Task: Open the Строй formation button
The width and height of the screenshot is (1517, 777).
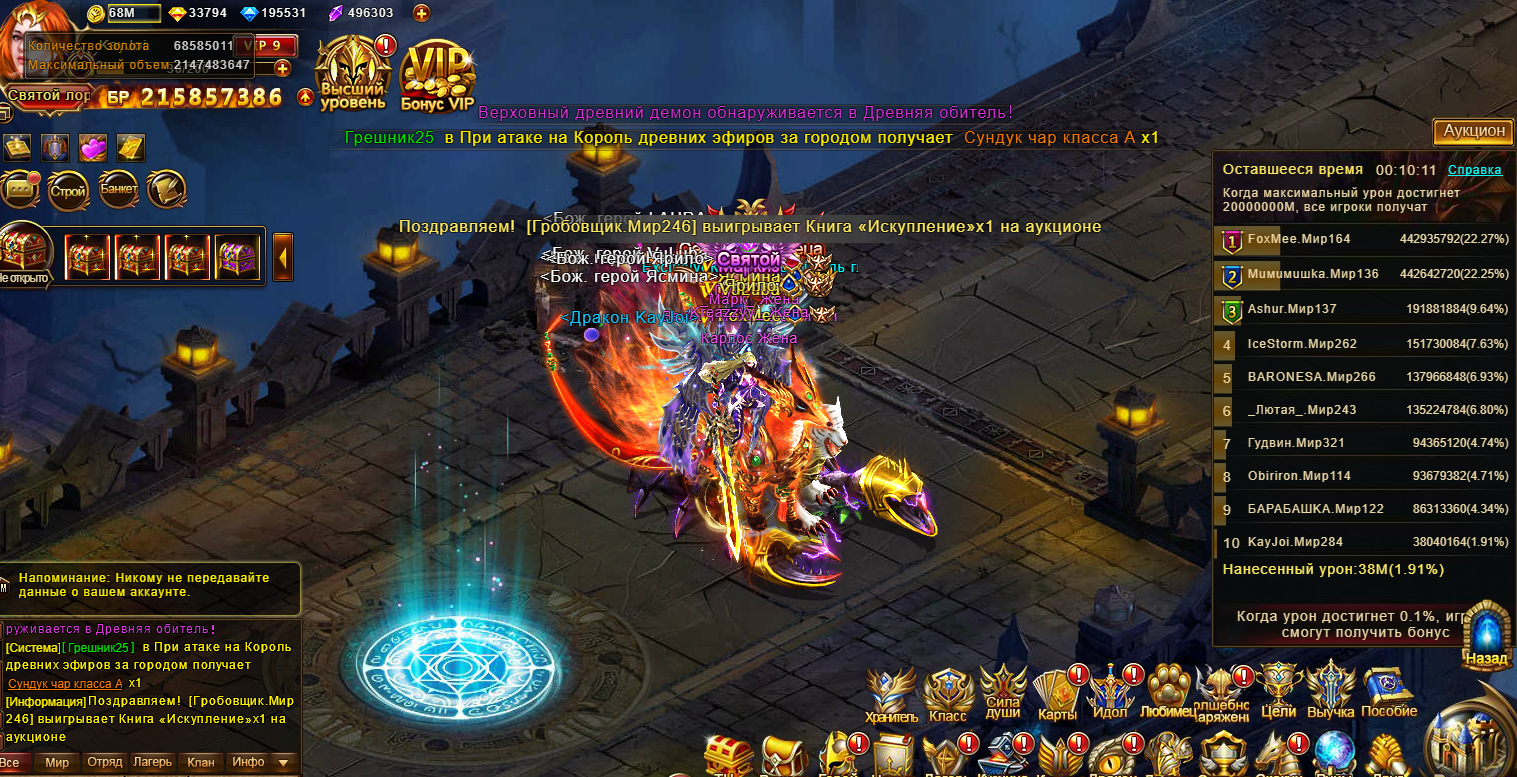Action: [68, 190]
